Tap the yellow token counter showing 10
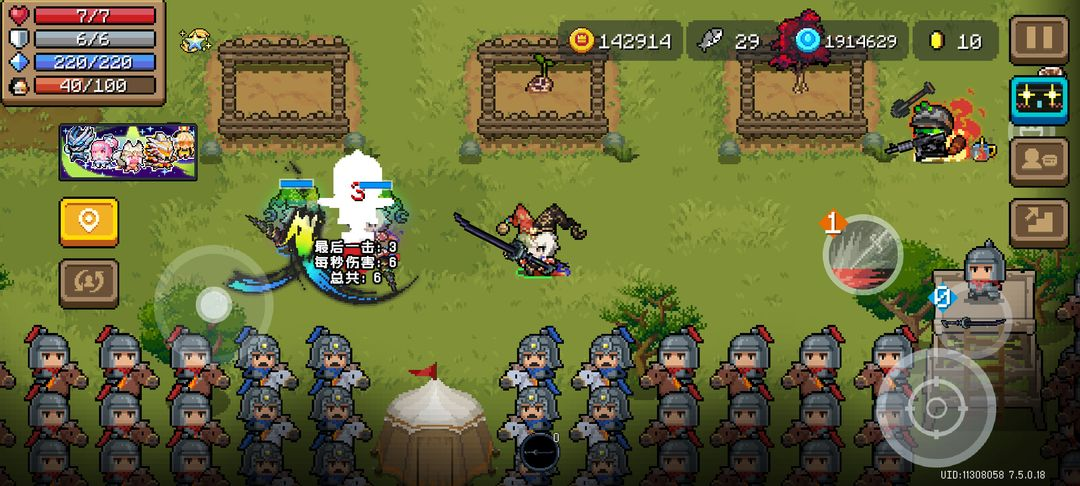 [957, 41]
